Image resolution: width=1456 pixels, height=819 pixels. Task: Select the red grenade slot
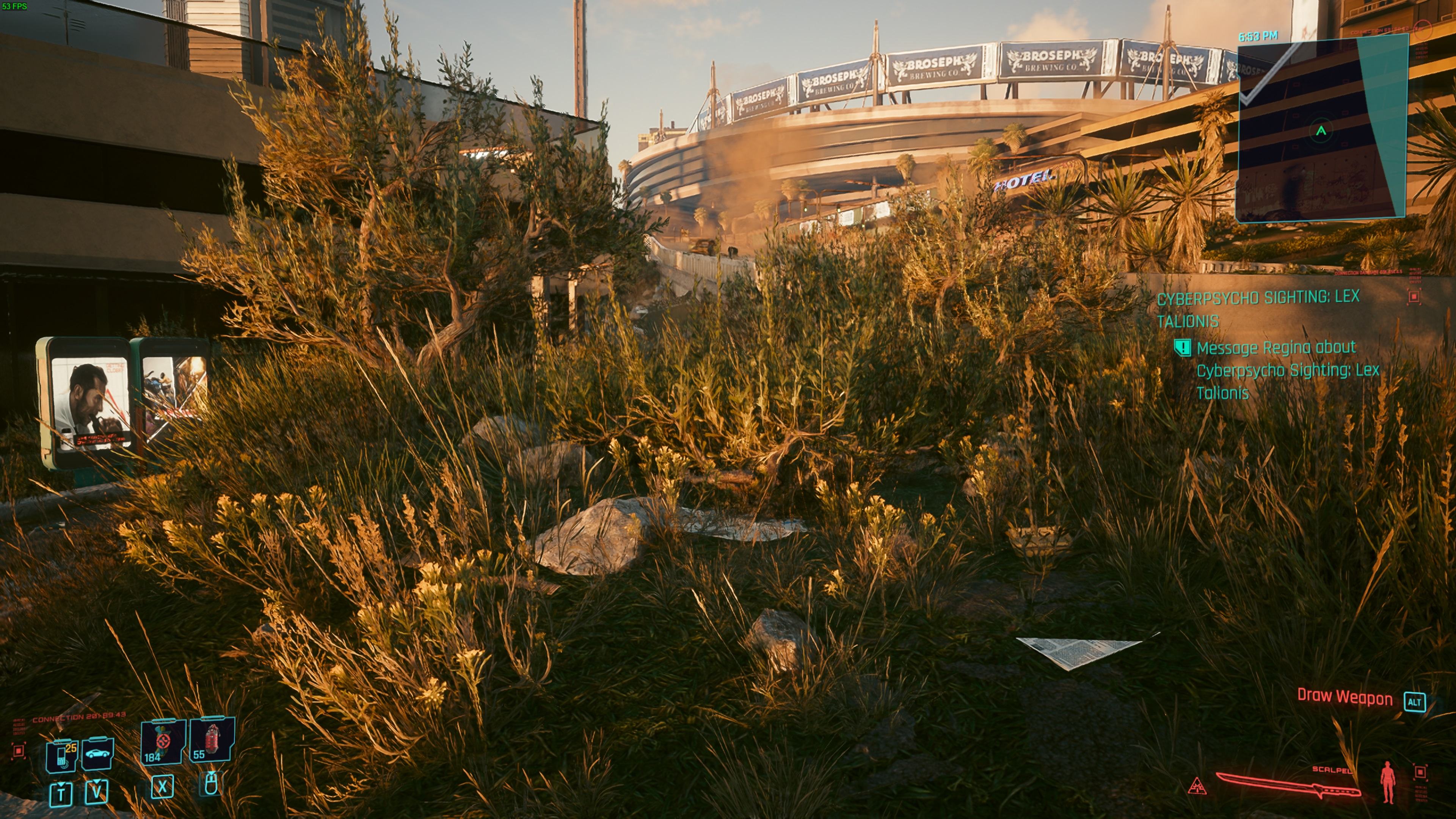(212, 739)
